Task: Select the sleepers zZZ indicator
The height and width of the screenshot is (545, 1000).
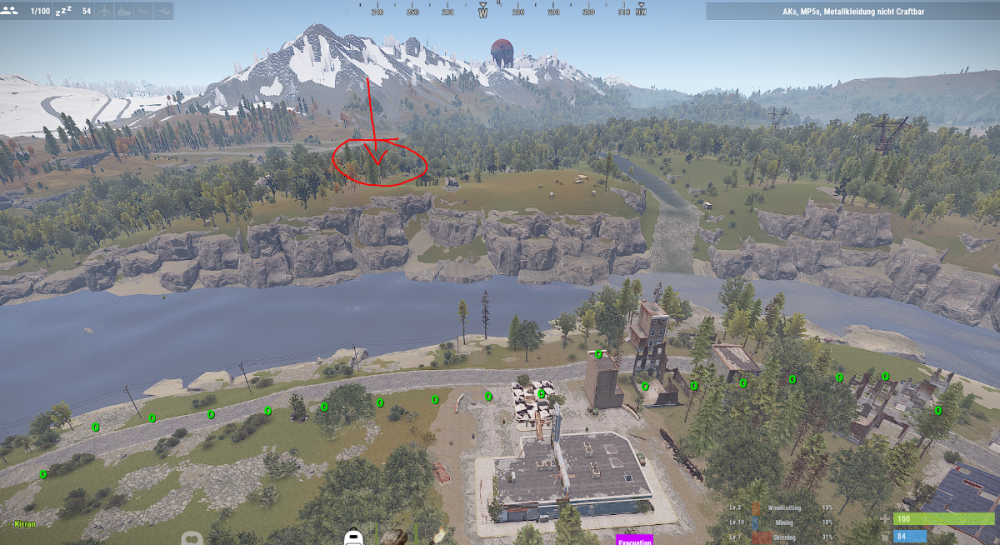Action: click(x=63, y=10)
